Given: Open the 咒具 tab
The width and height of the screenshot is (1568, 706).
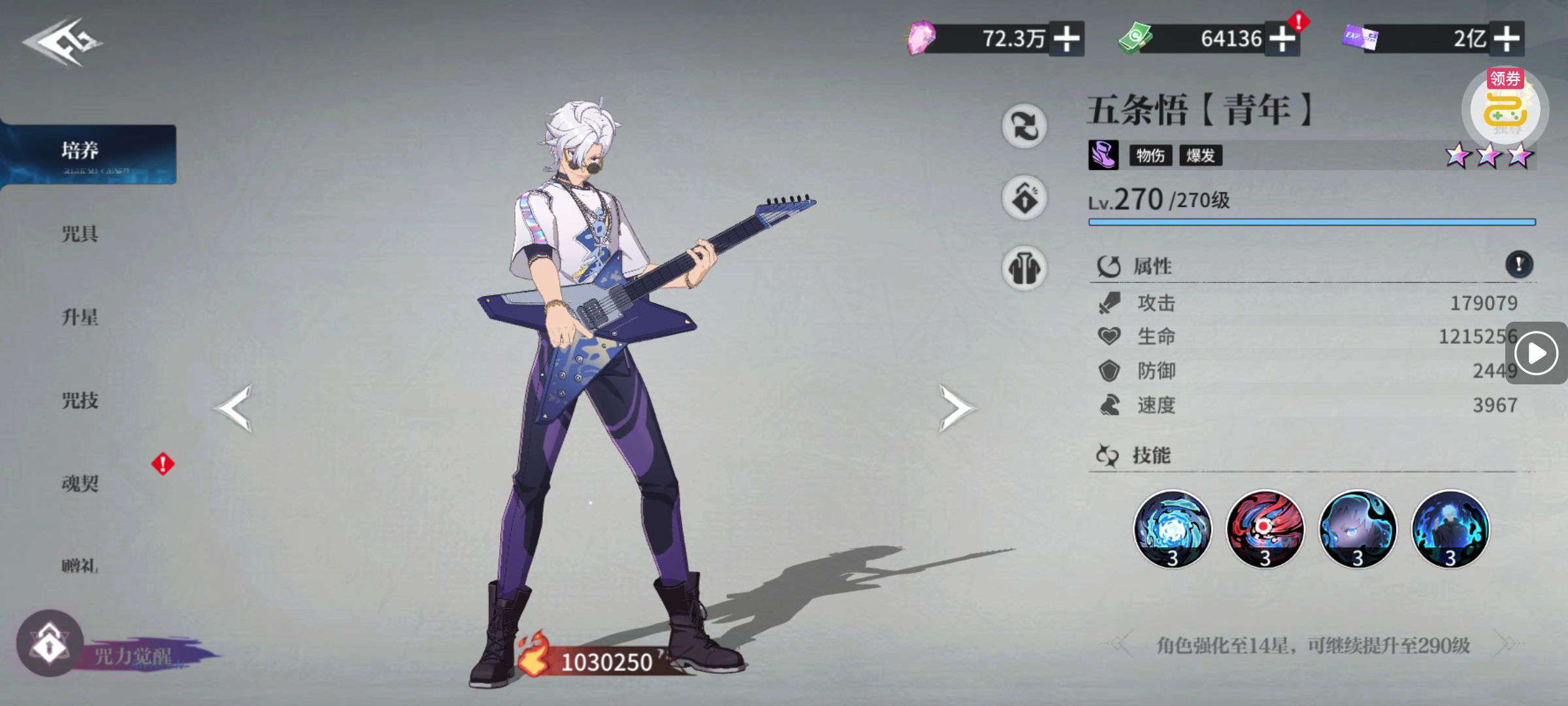Looking at the screenshot, I should (80, 234).
